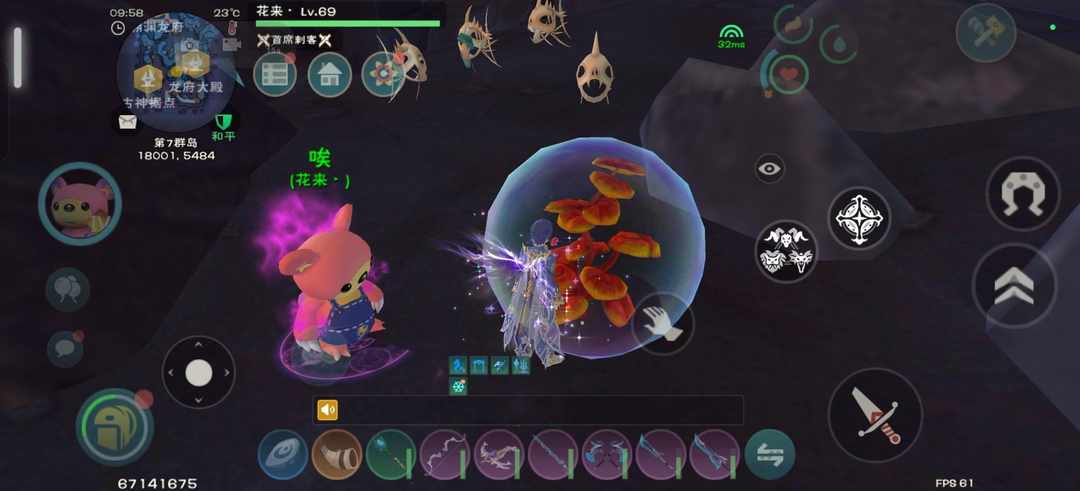
Task: Select the green staff hotbar slot
Action: tap(390, 454)
